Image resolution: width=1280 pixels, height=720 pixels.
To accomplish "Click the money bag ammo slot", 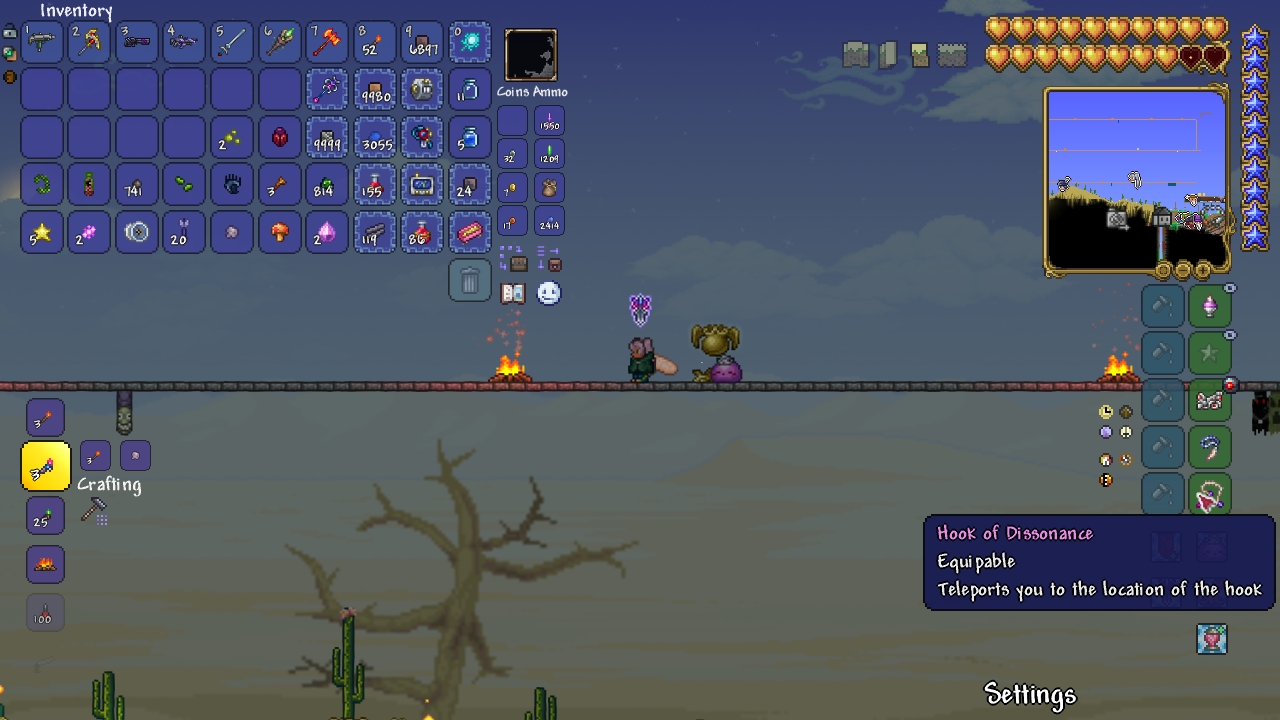I will (549, 188).
